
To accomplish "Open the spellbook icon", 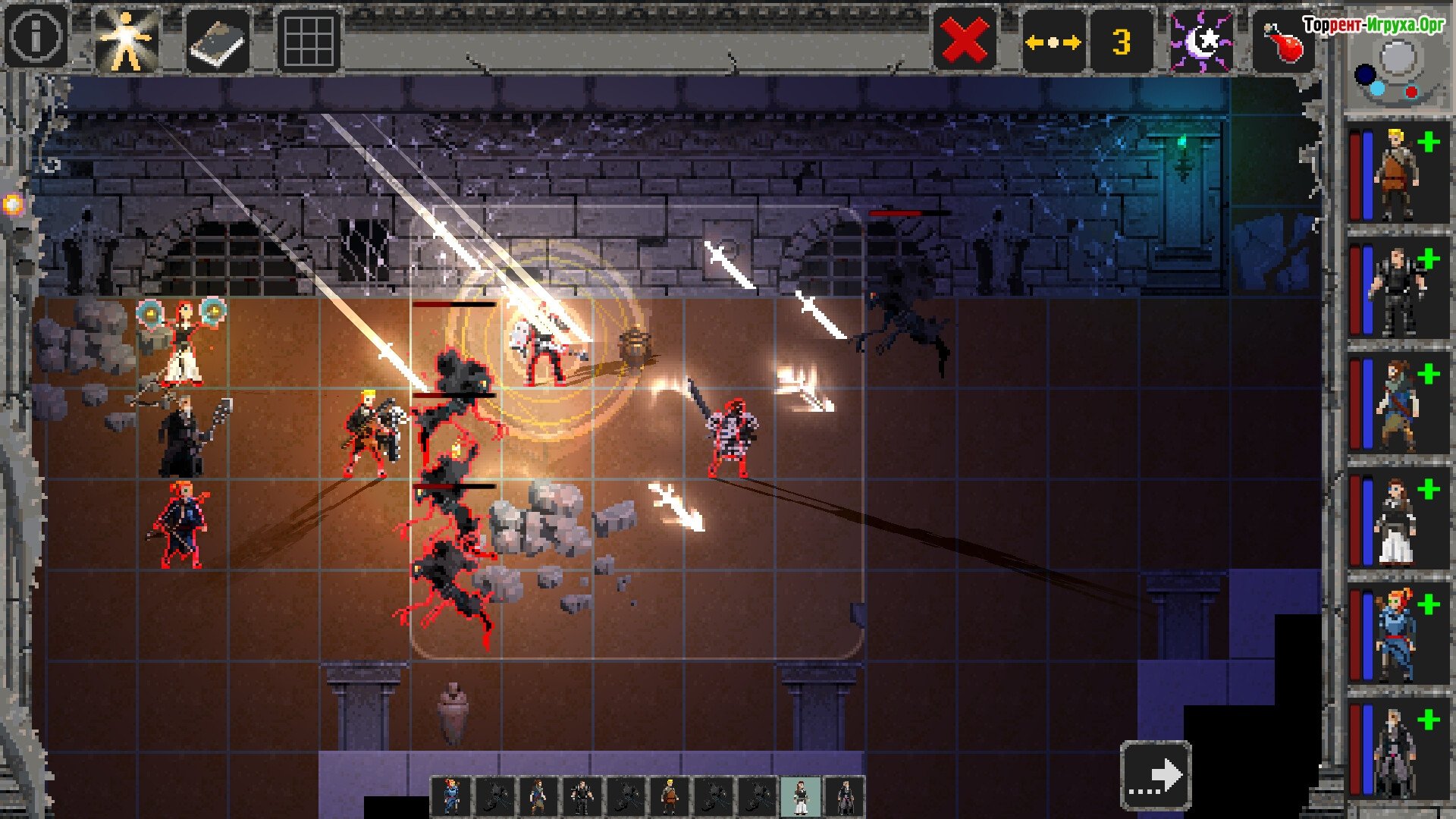I will [218, 41].
